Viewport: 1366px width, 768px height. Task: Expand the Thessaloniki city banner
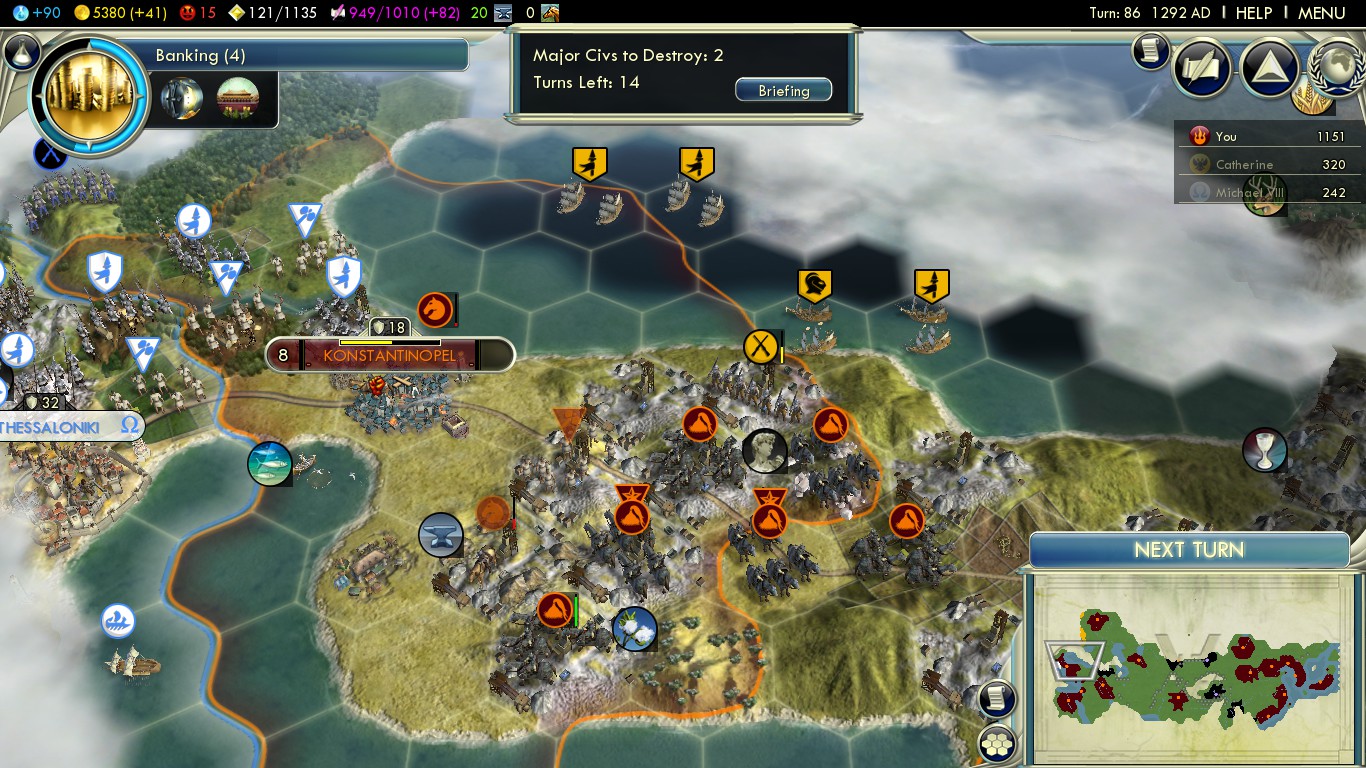[60, 425]
